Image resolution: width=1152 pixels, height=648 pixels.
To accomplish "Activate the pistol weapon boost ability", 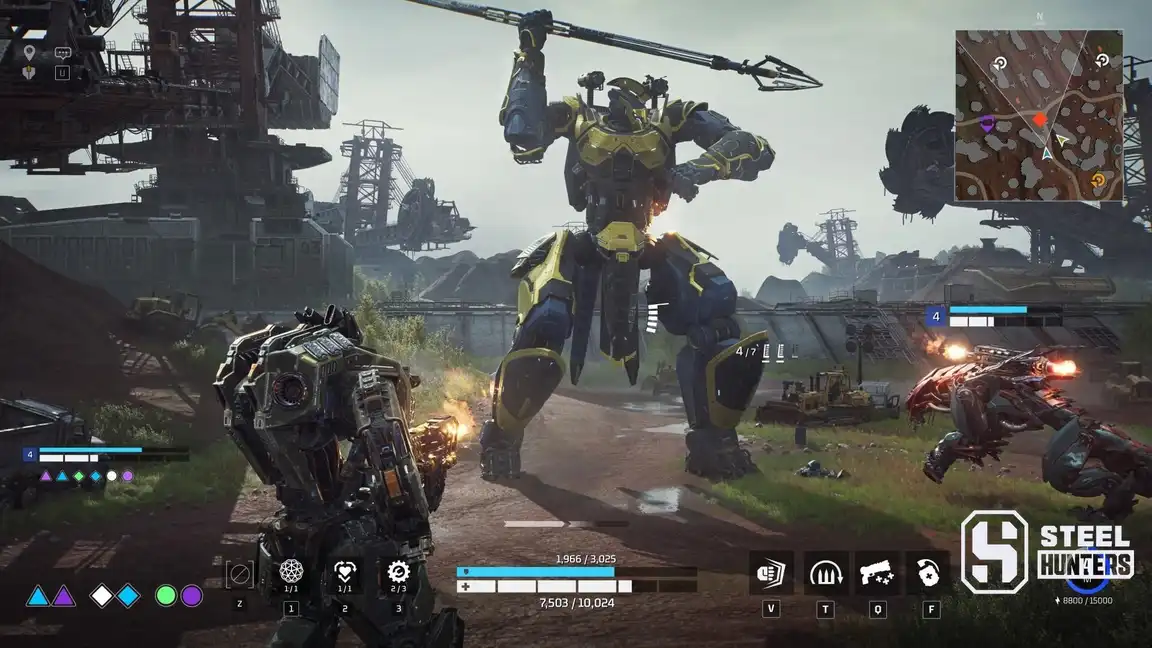I will pyautogui.click(x=877, y=573).
